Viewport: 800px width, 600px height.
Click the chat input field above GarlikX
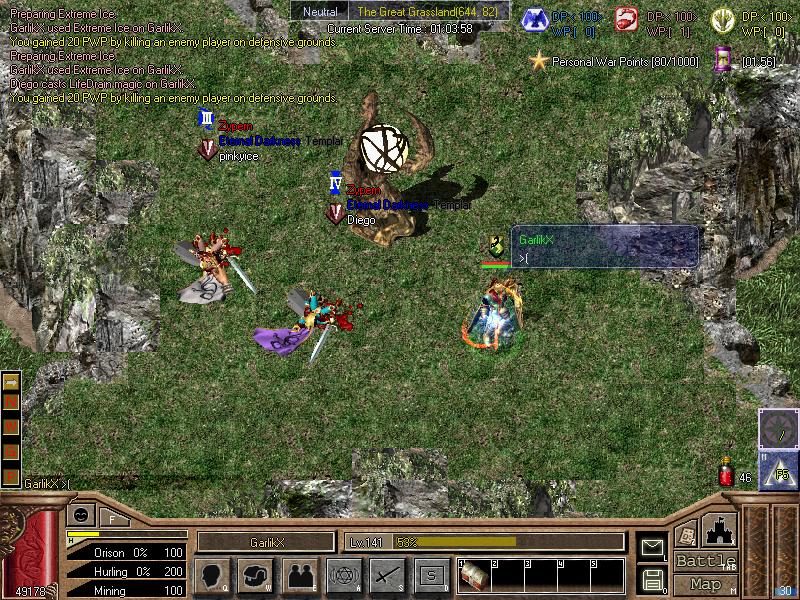[x=604, y=259]
